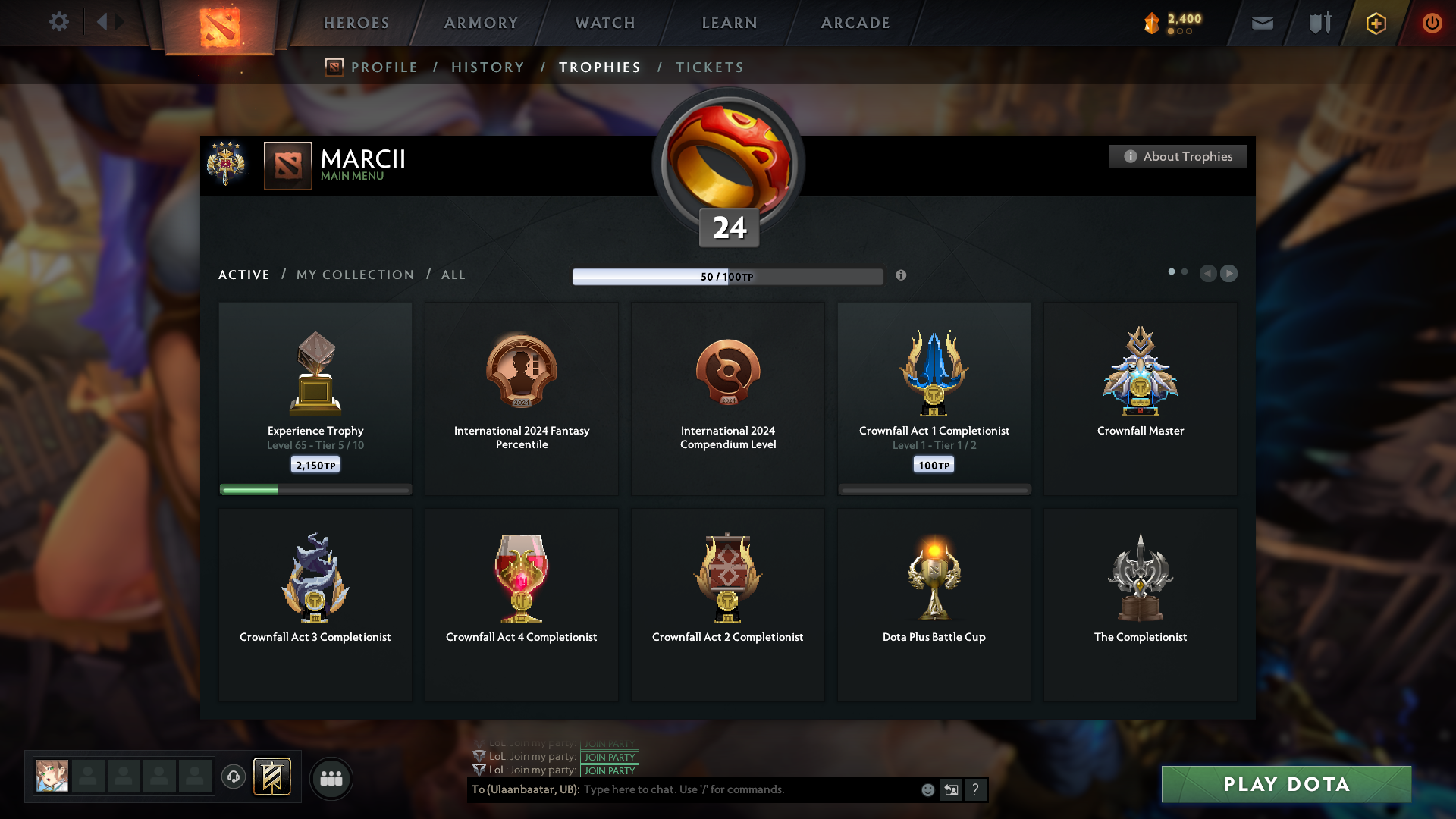Click JOIN PARTY in LoL's chat message

(609, 757)
